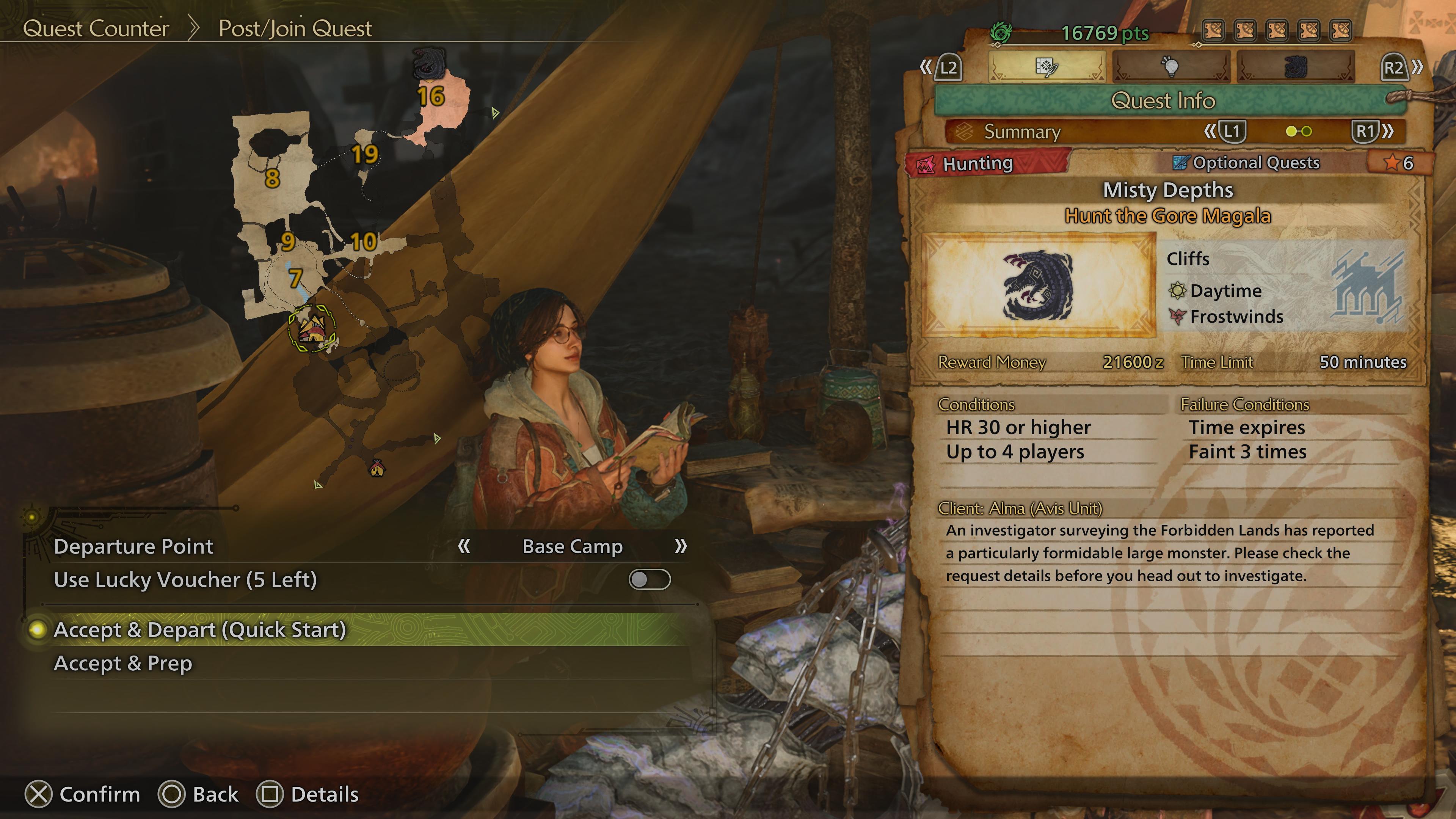
Task: Select Accept & Depart (Quick Start)
Action: (200, 630)
